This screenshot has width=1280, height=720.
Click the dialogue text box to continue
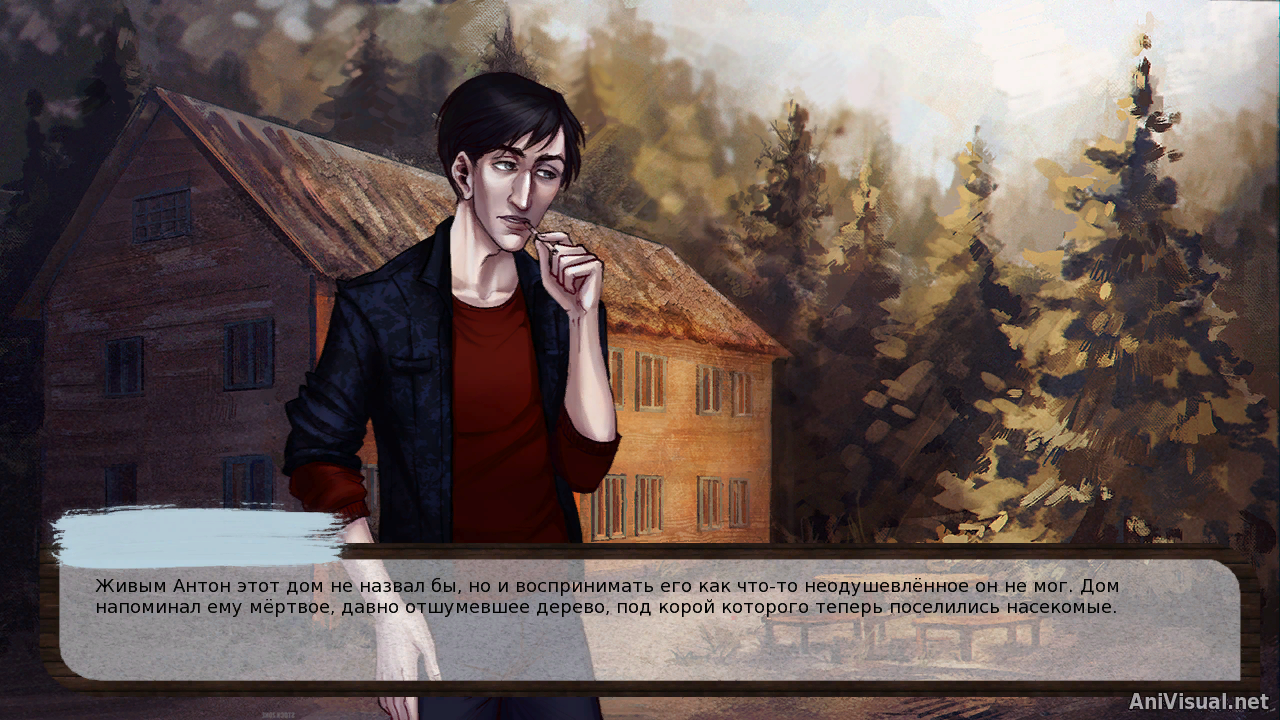pos(650,620)
